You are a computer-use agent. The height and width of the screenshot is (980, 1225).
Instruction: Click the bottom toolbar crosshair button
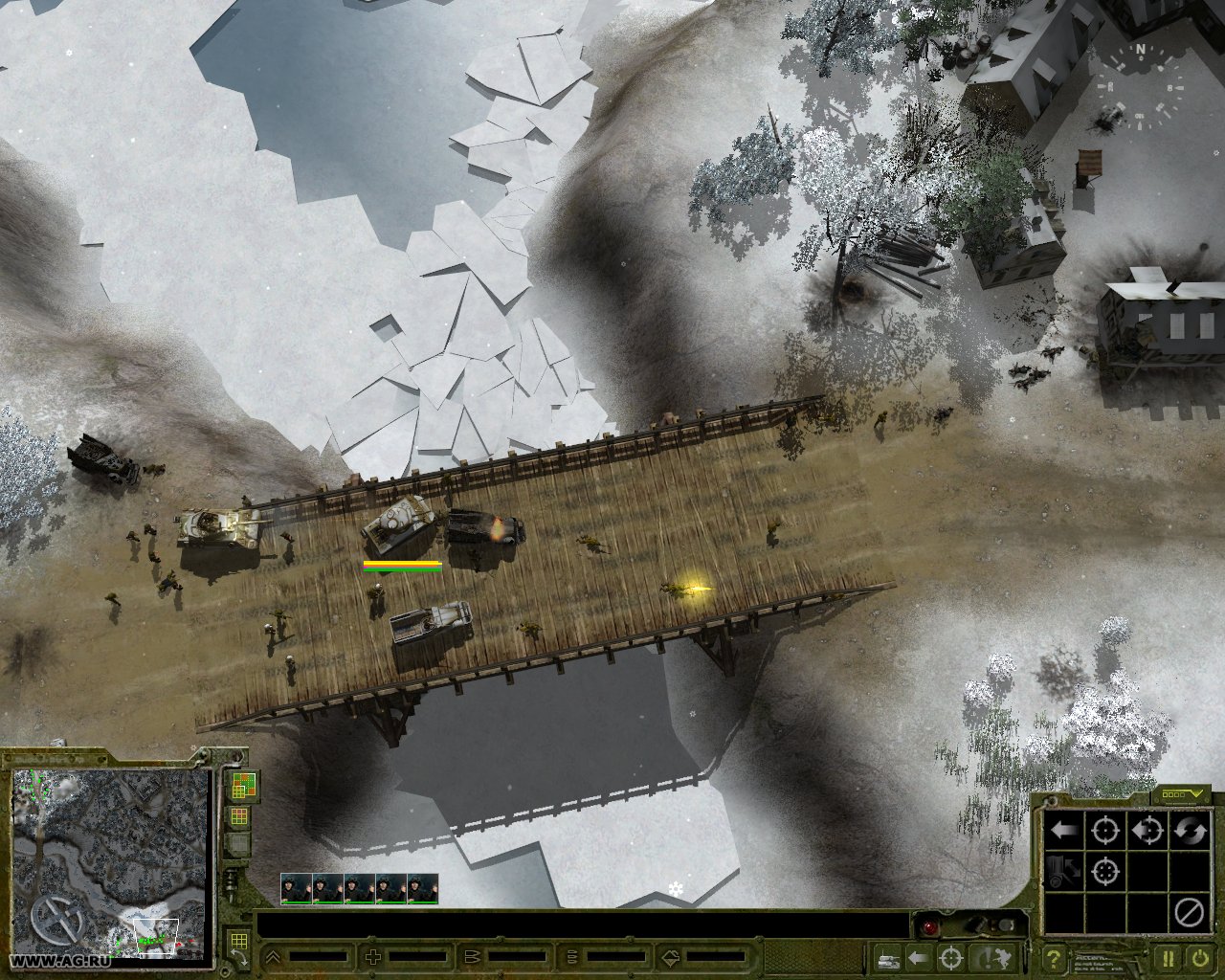951,957
